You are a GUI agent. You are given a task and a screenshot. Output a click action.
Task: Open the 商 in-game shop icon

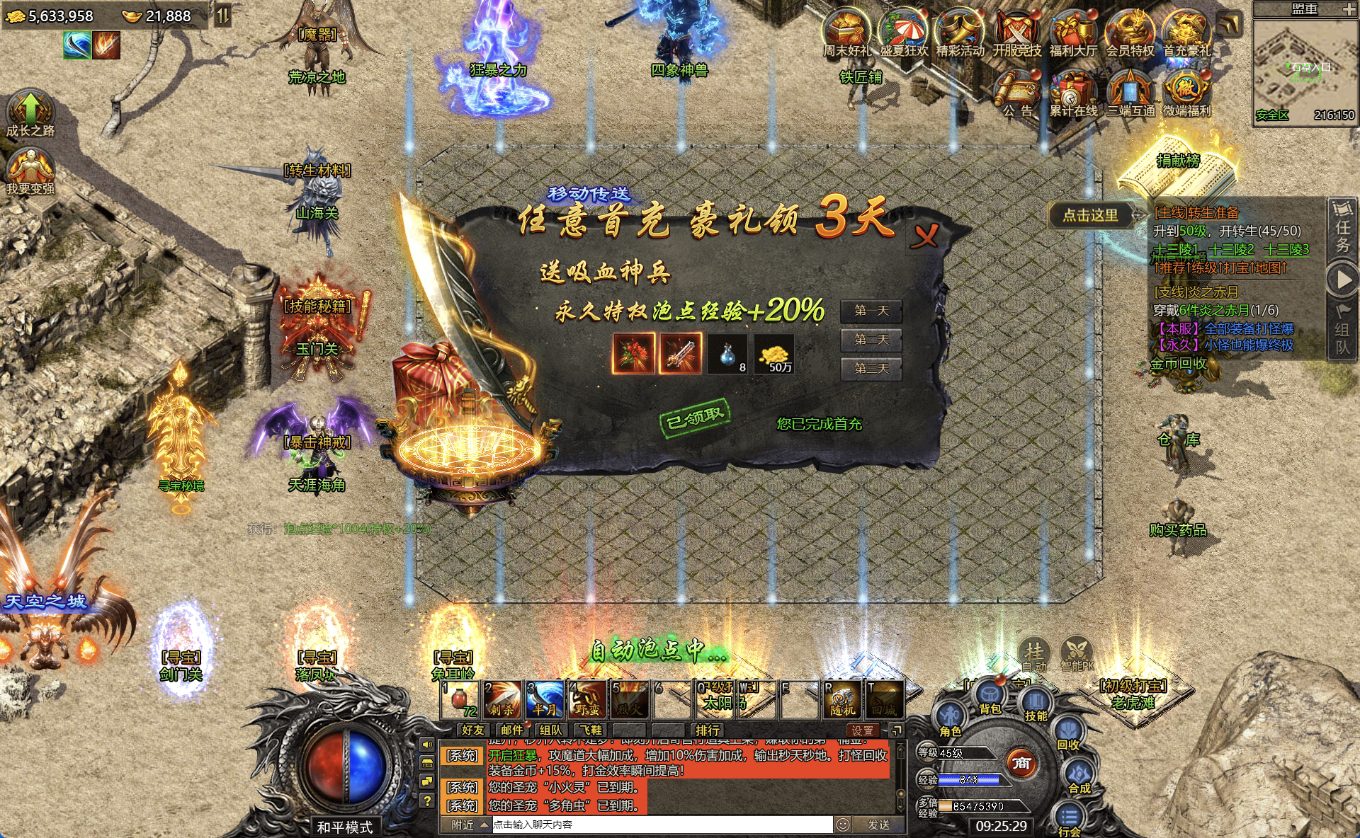click(x=1023, y=763)
